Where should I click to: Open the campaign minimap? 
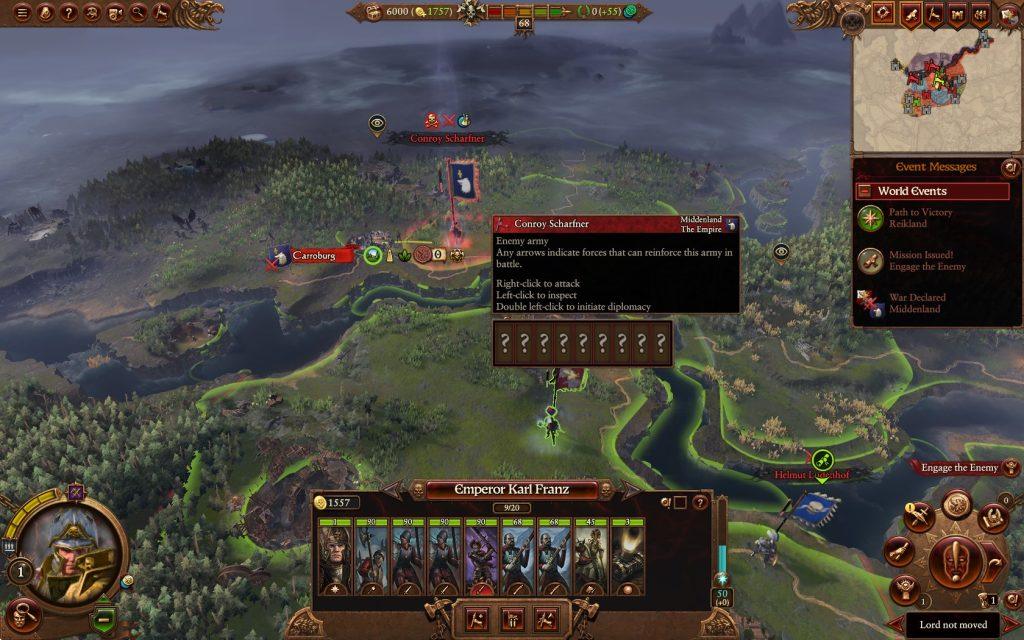click(x=936, y=90)
